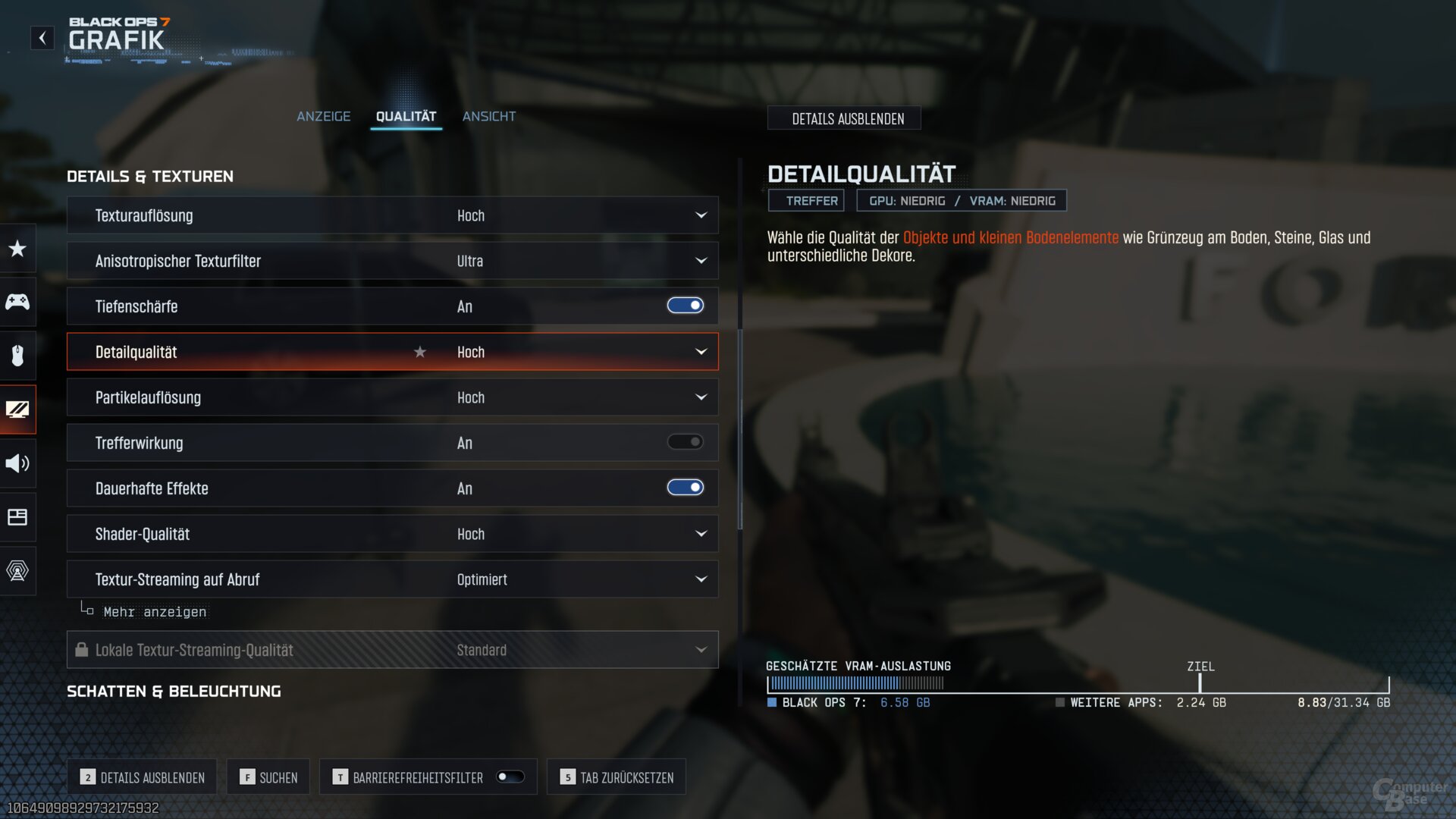1456x819 pixels.
Task: Expand Mehr anzeigen options
Action: (x=154, y=612)
